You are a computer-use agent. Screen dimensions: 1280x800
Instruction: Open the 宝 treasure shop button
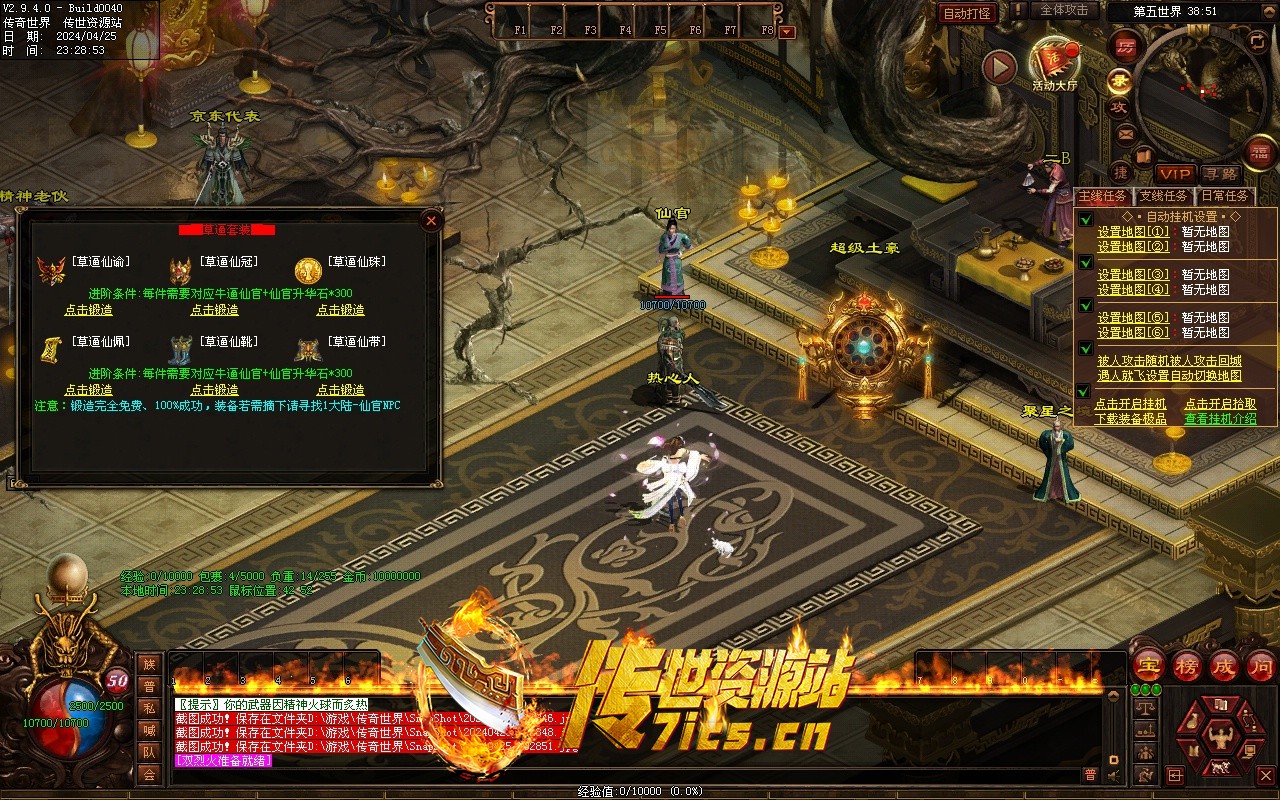(x=1148, y=665)
